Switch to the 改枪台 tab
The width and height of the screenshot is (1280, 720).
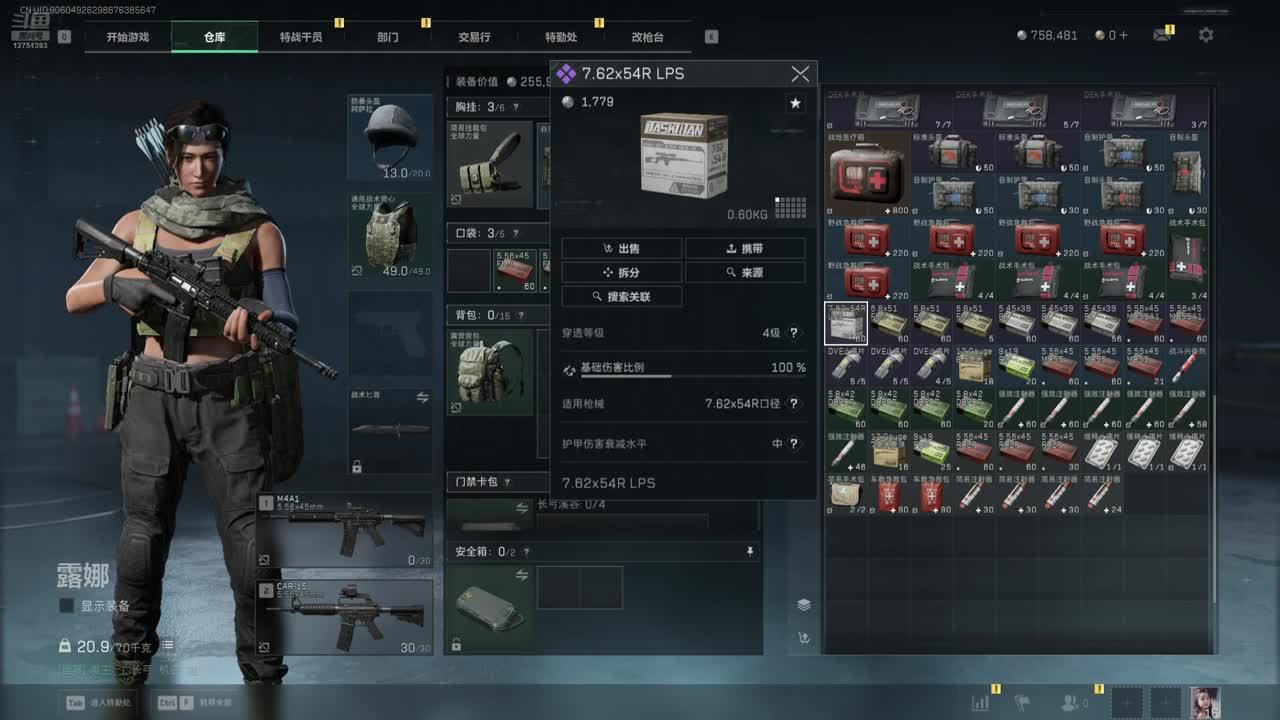pos(647,37)
